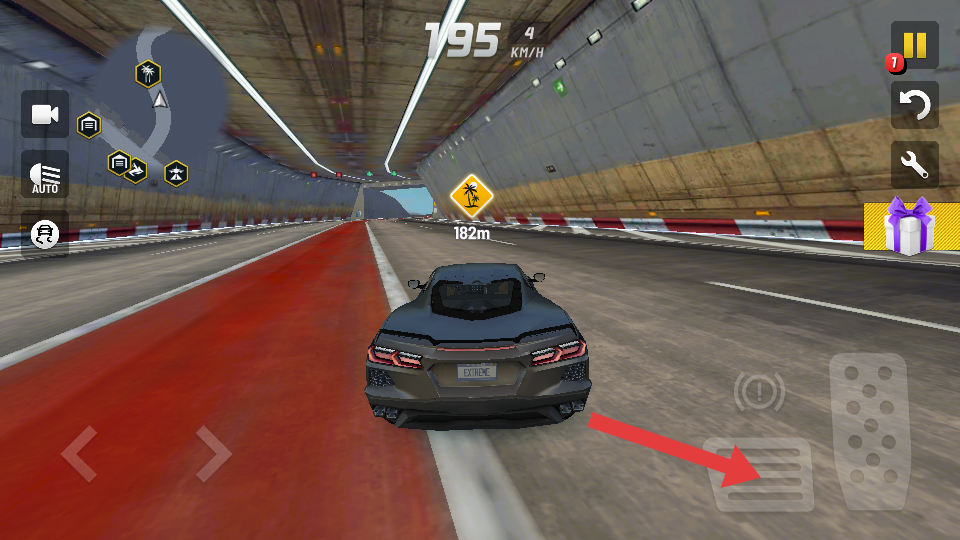Viewport: 960px width, 540px height.
Task: Pause the game with the yellow button
Action: coord(915,46)
